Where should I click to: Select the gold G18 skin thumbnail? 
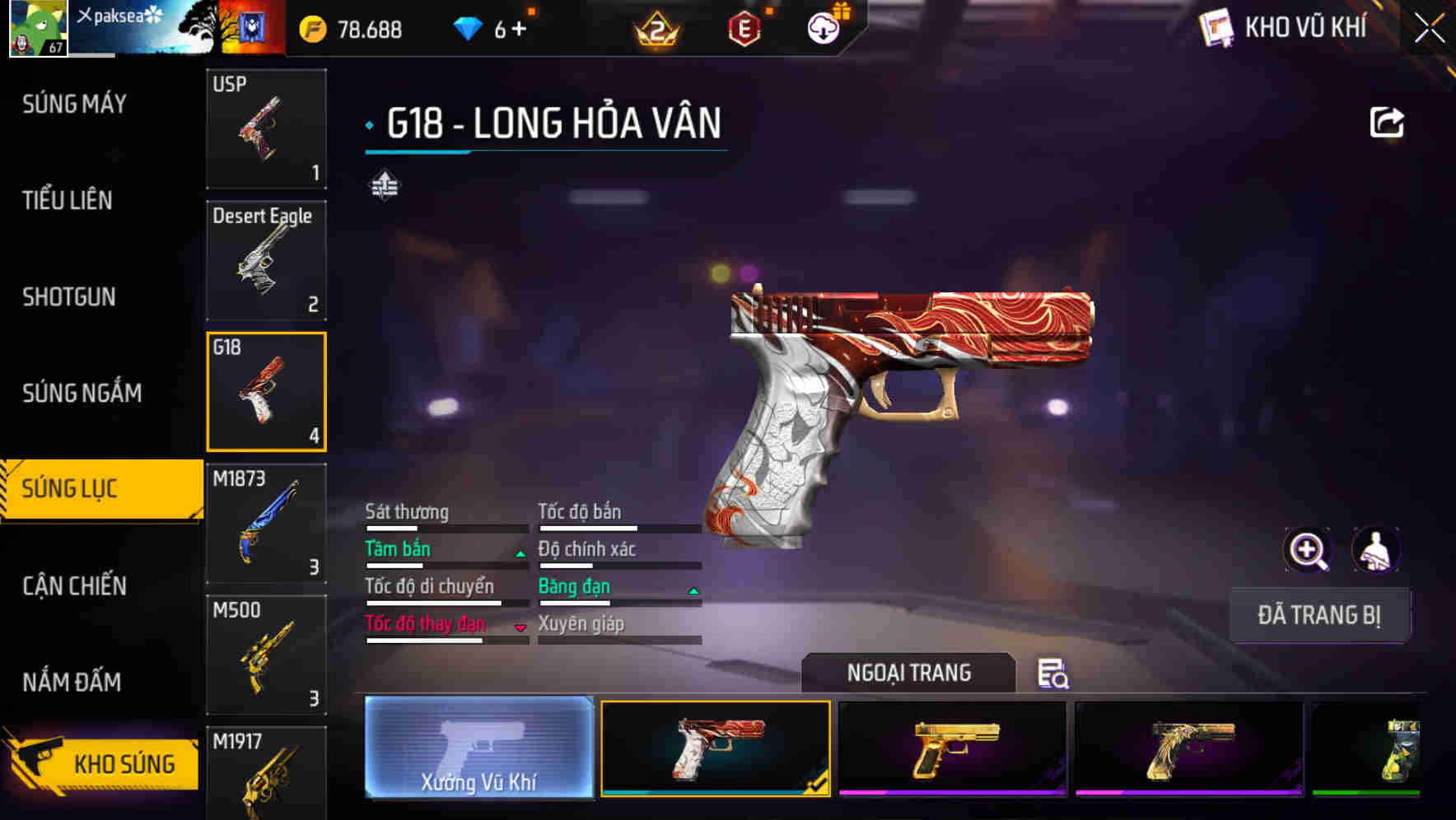[955, 748]
